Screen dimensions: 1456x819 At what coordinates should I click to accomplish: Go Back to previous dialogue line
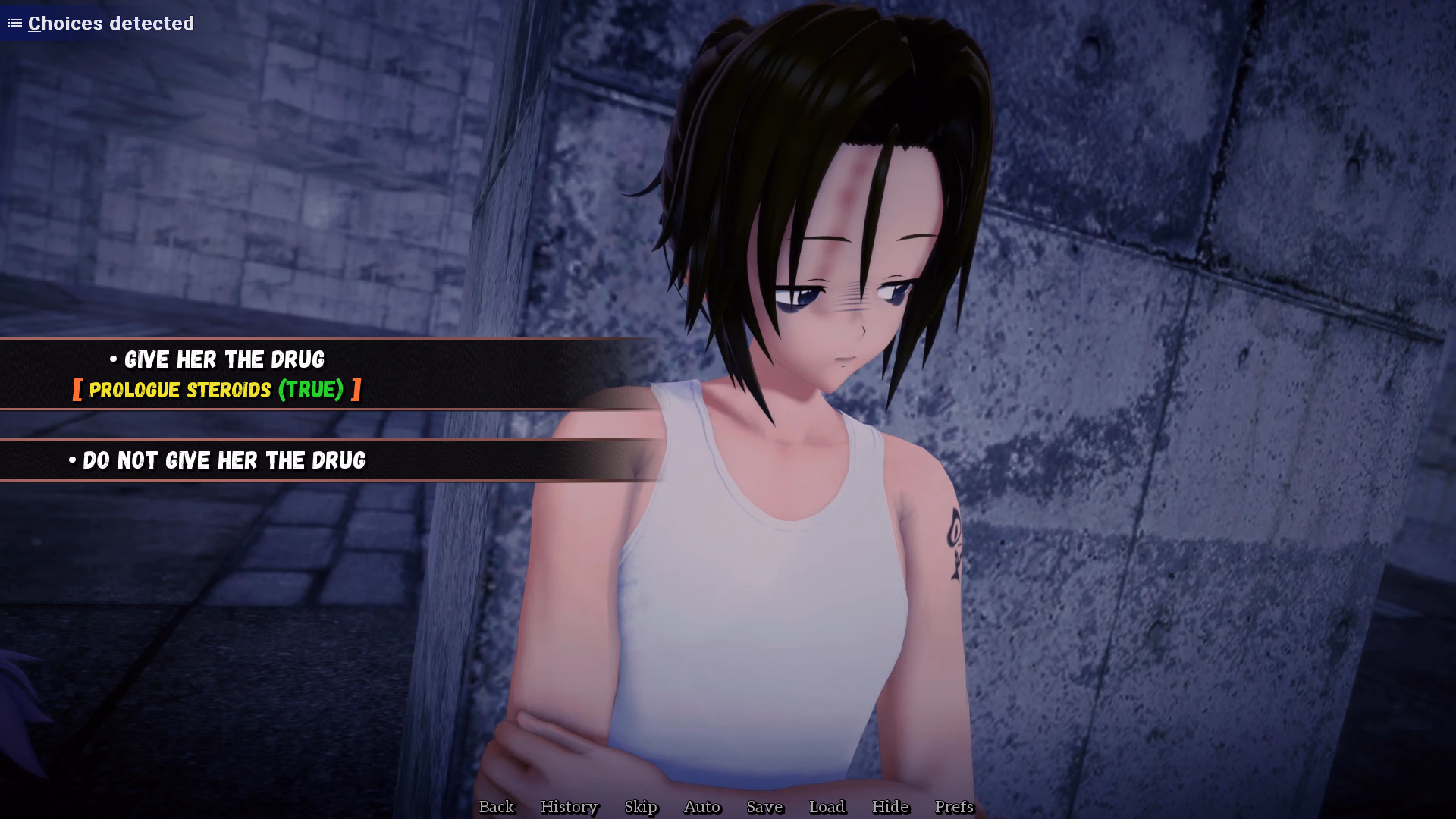(496, 807)
